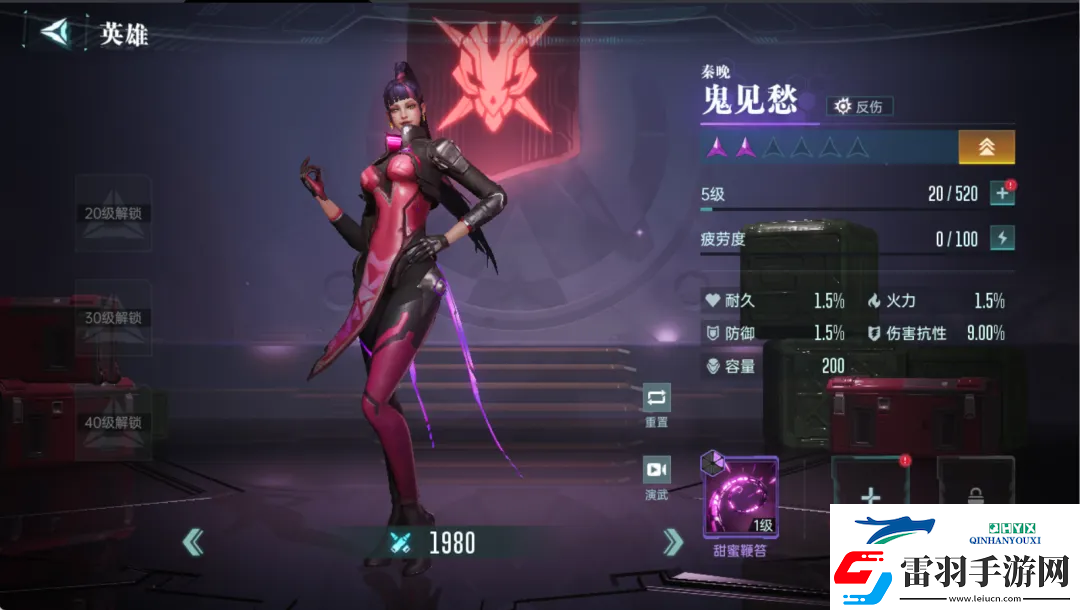Viewport: 1080px width, 610px height.
Task: Switch to the previous hero
Action: (x=193, y=542)
